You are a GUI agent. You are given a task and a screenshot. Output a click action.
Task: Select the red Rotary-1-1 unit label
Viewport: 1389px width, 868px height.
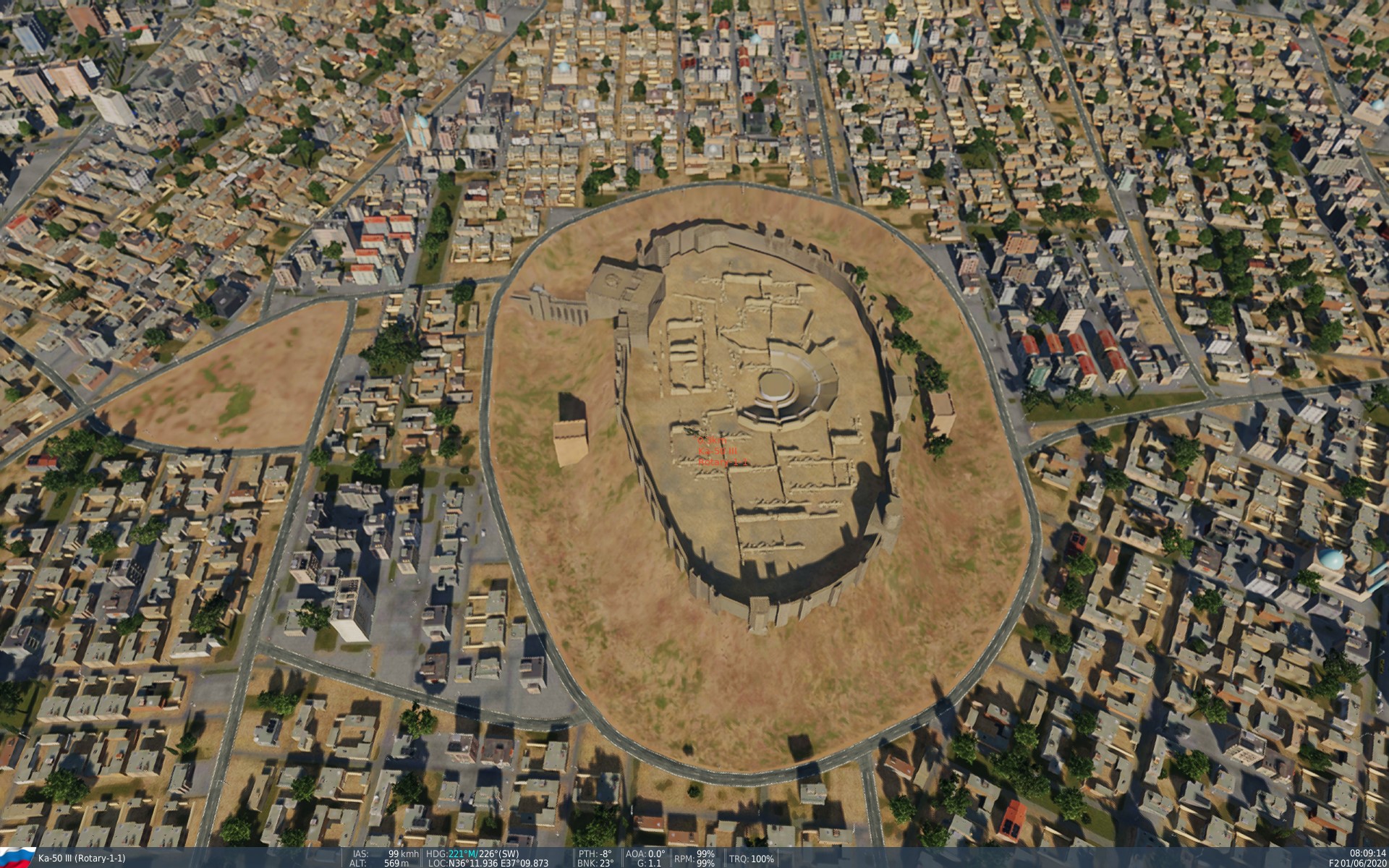tap(724, 462)
